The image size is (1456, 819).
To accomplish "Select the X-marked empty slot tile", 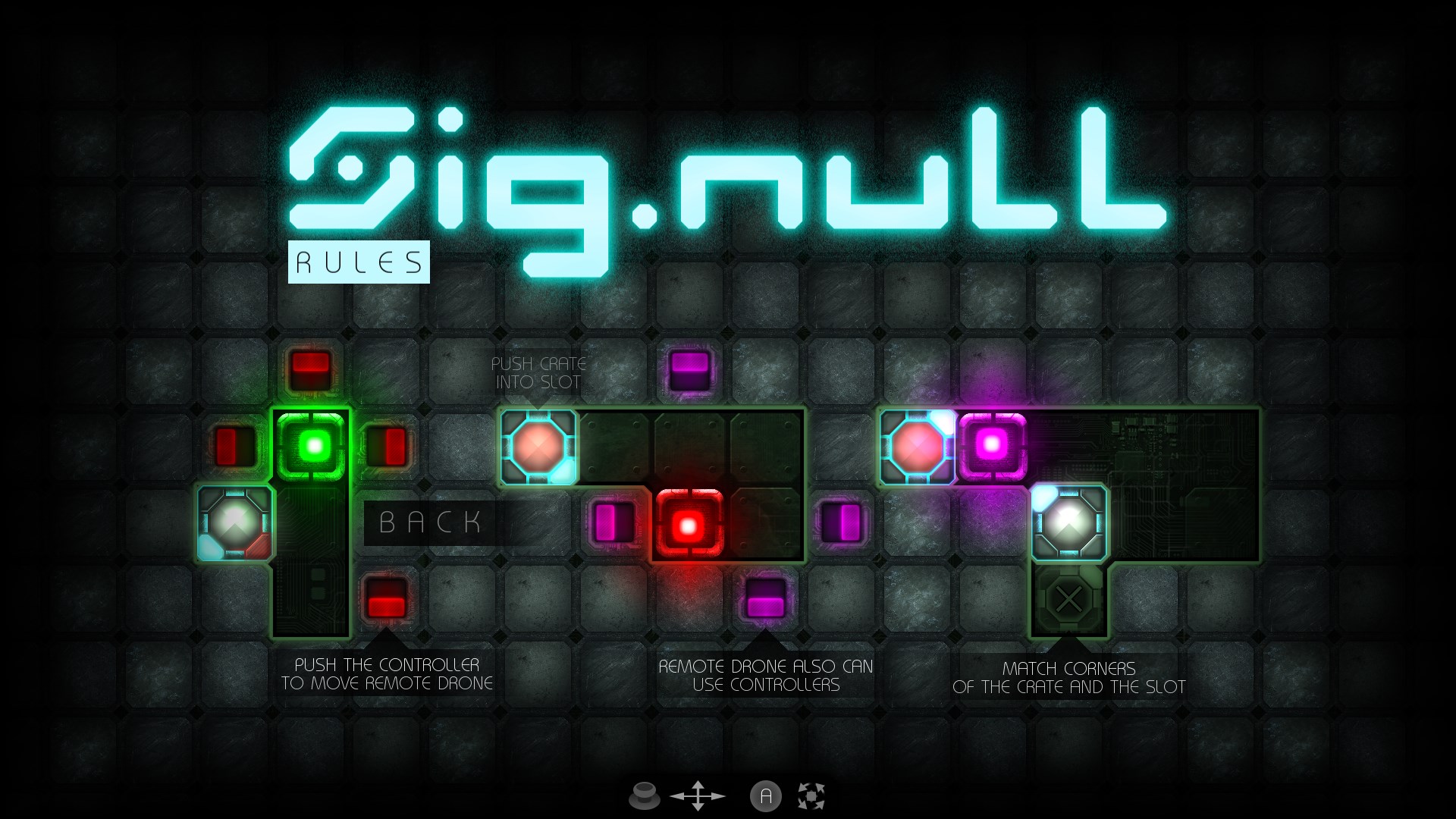I will tap(1070, 599).
